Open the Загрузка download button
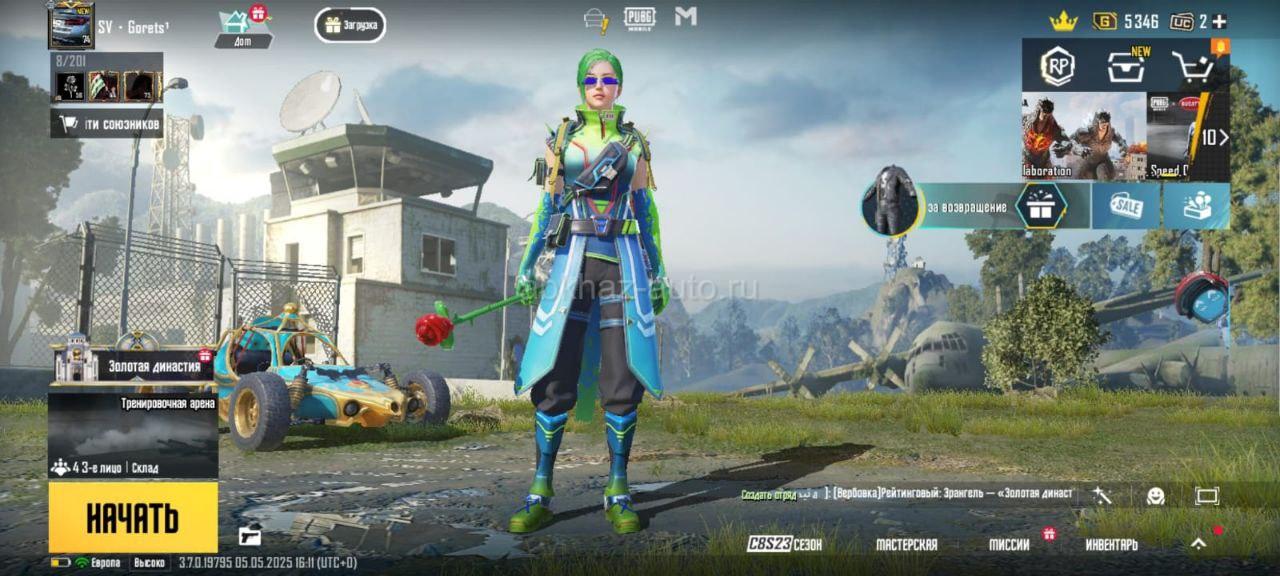The height and width of the screenshot is (576, 1280). pyautogui.click(x=350, y=25)
